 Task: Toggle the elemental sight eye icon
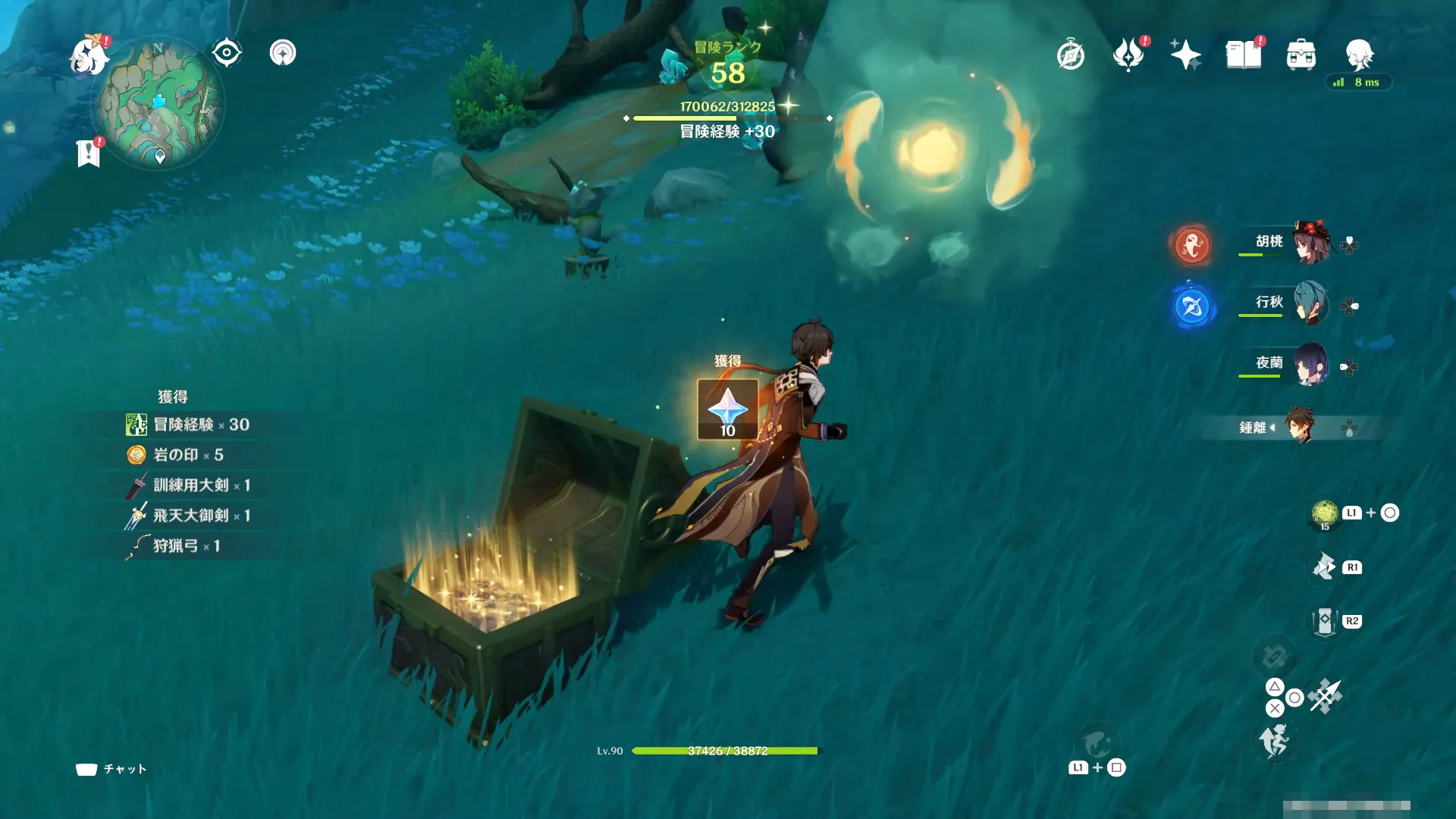[x=227, y=53]
